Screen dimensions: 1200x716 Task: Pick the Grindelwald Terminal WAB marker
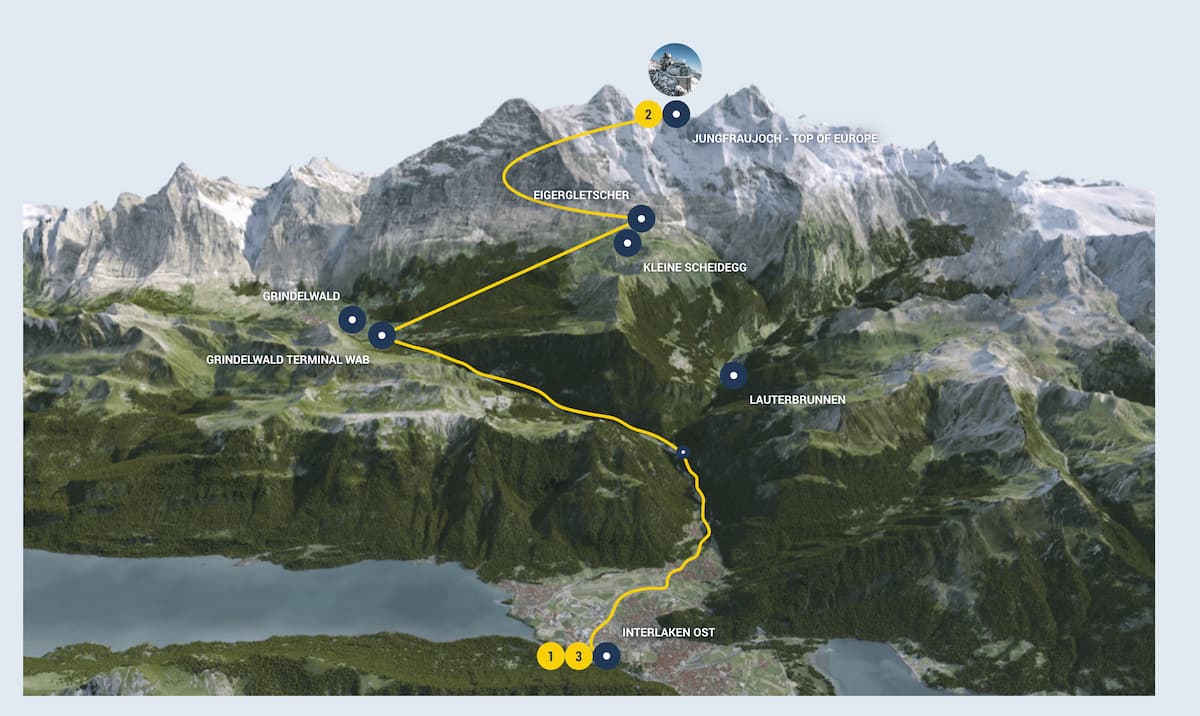pyautogui.click(x=382, y=335)
